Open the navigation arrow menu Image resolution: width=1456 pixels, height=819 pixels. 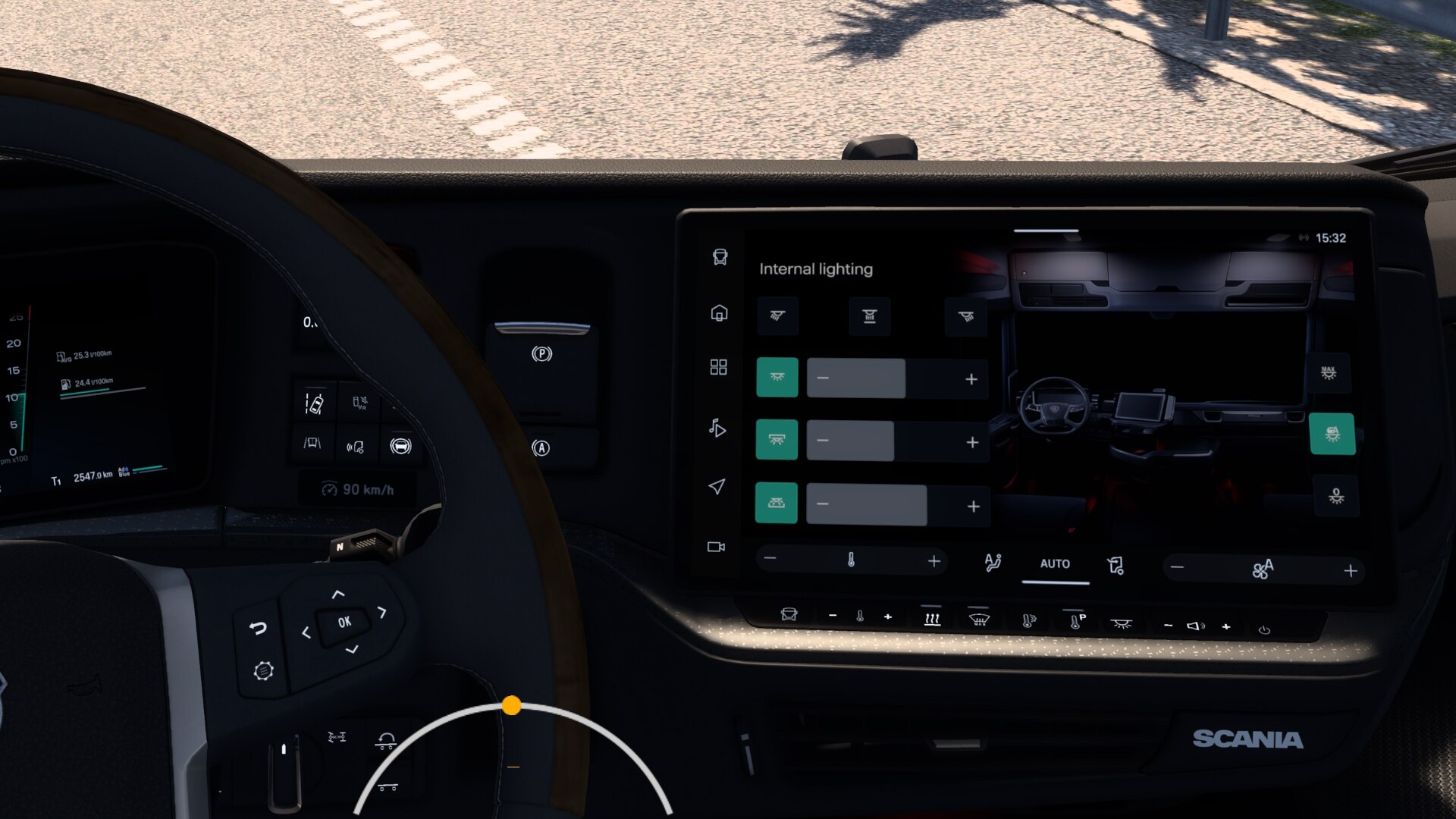[717, 486]
